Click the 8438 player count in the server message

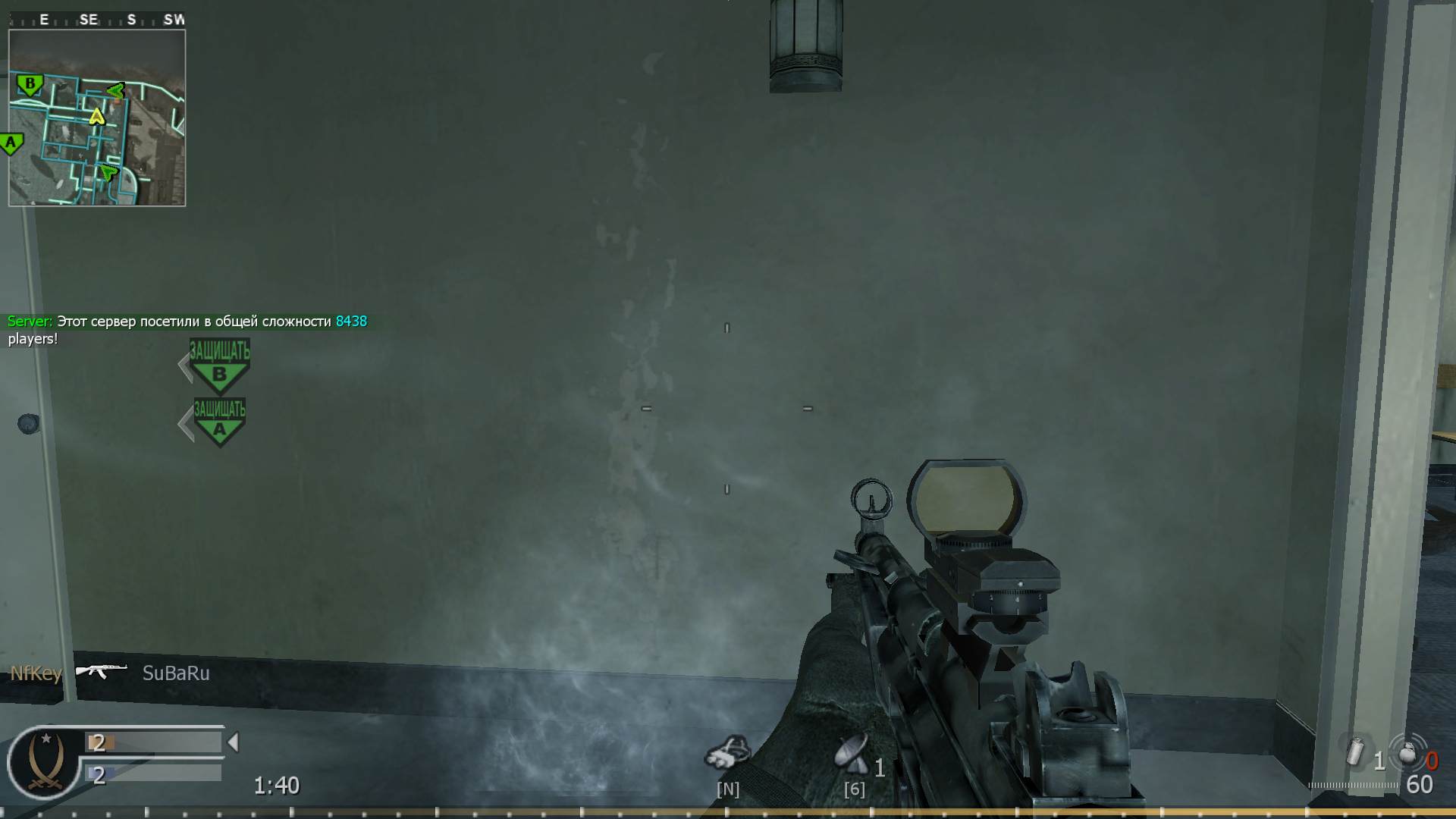351,321
